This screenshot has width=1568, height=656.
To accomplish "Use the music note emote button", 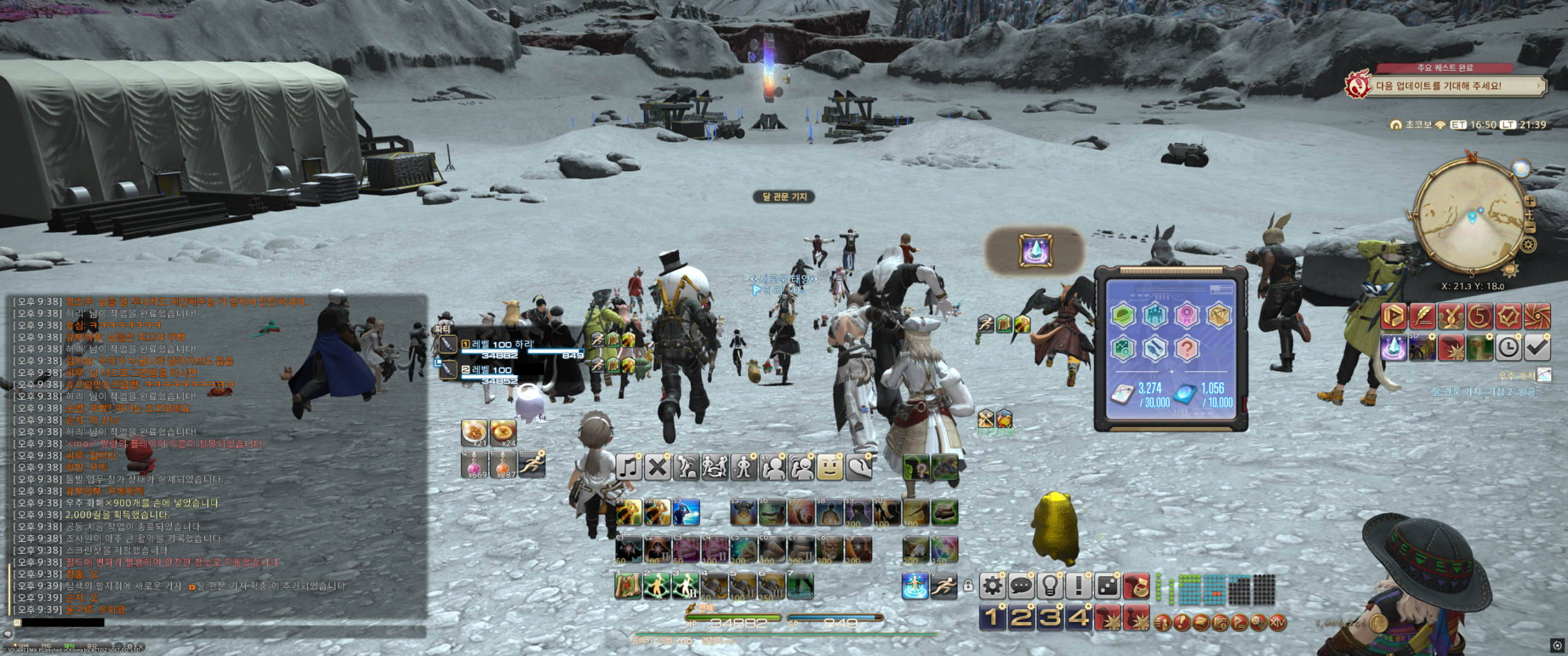I will (629, 468).
